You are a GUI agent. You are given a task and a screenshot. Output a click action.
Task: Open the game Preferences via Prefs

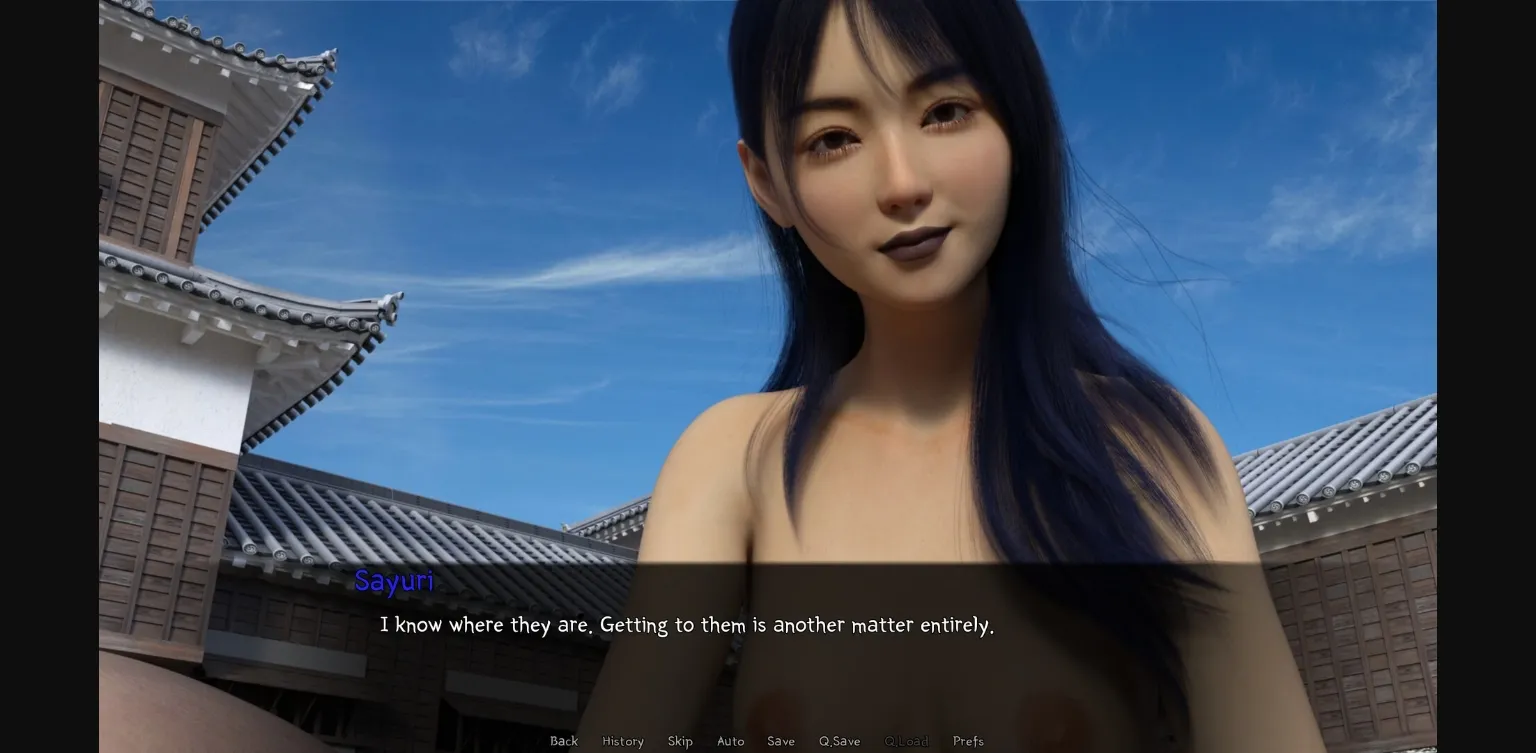(967, 741)
